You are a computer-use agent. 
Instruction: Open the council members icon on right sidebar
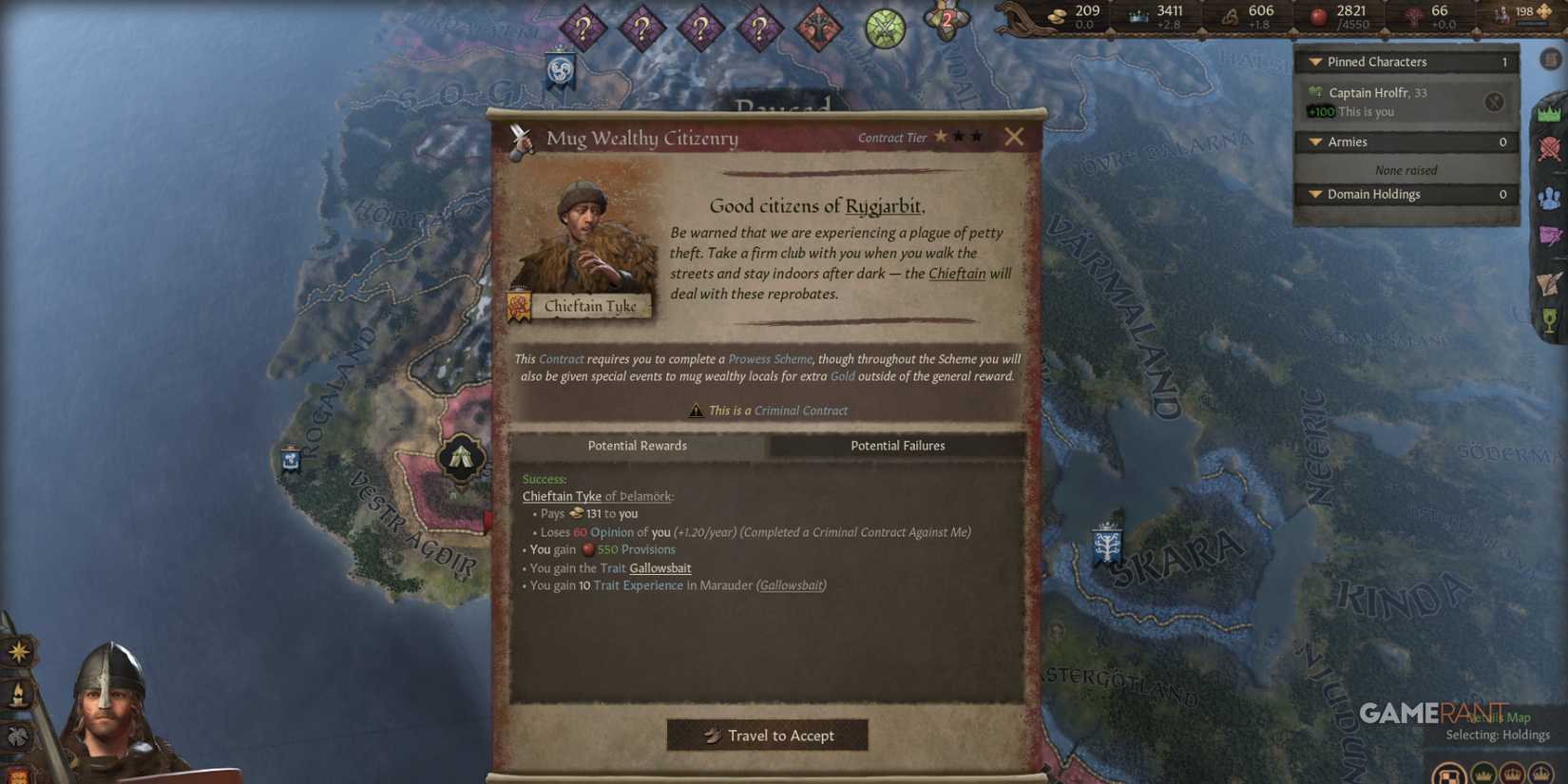(x=1549, y=199)
